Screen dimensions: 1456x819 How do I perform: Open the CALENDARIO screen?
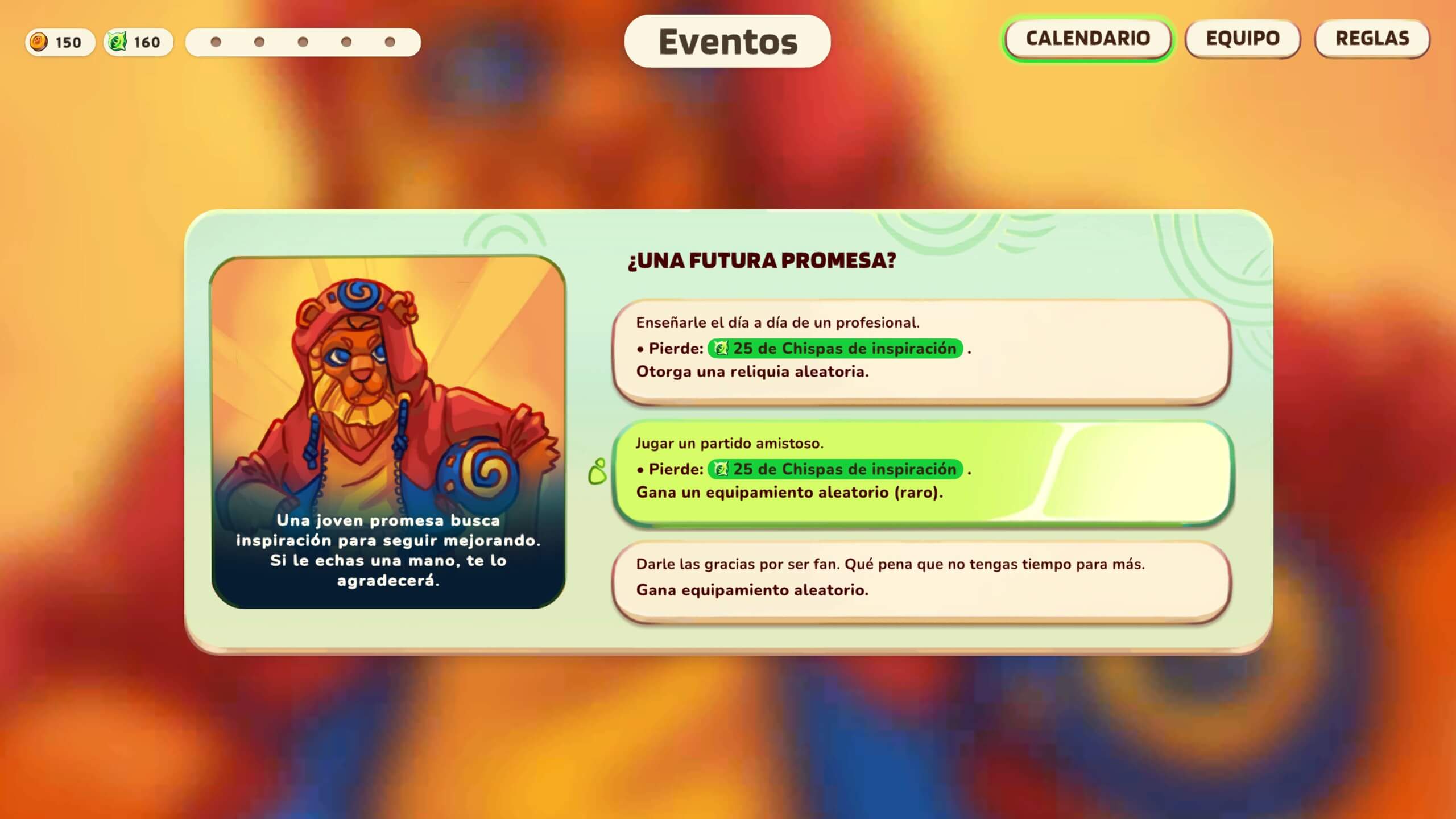pos(1088,39)
